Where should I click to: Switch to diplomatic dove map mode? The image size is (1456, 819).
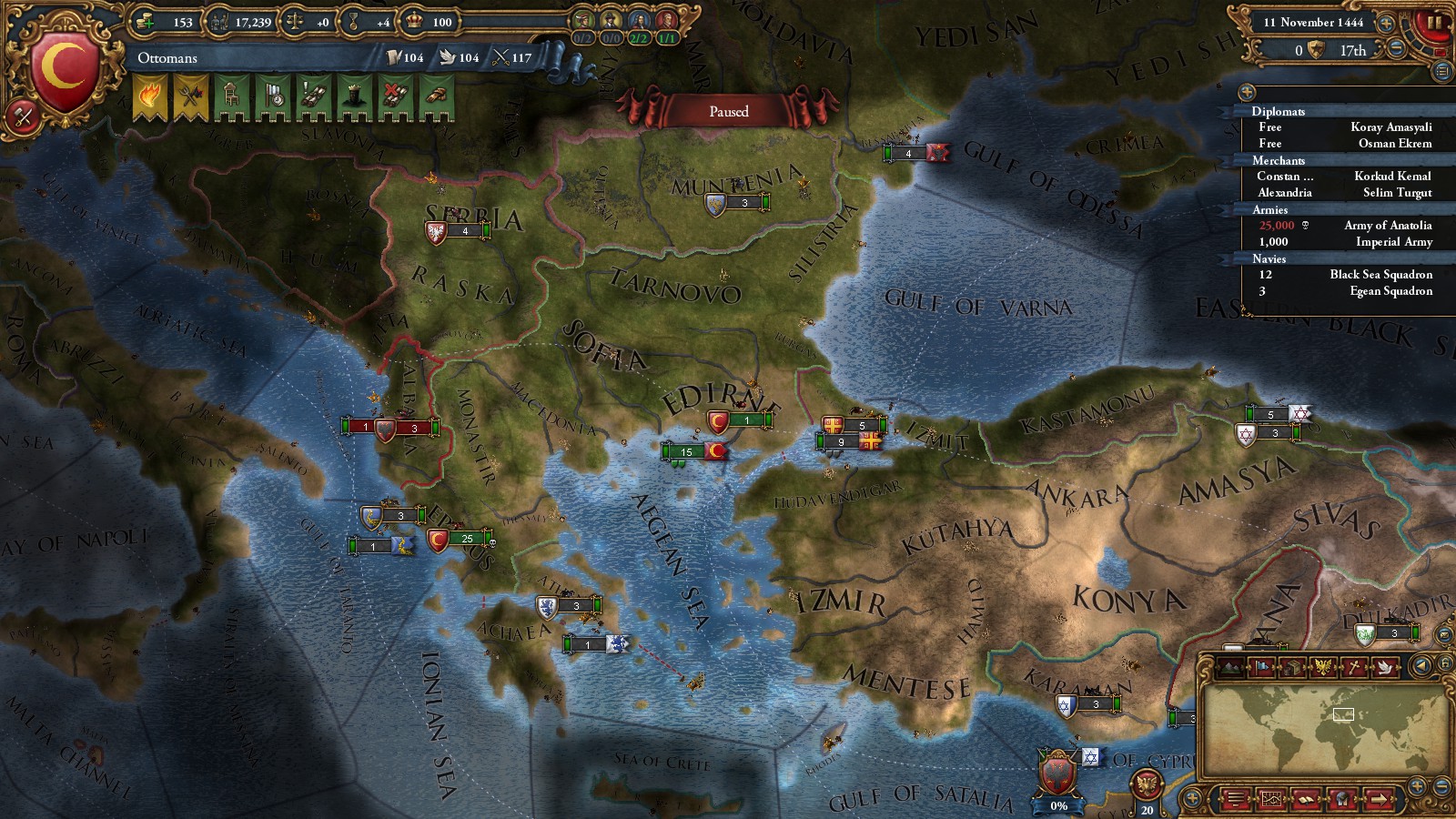(1384, 667)
